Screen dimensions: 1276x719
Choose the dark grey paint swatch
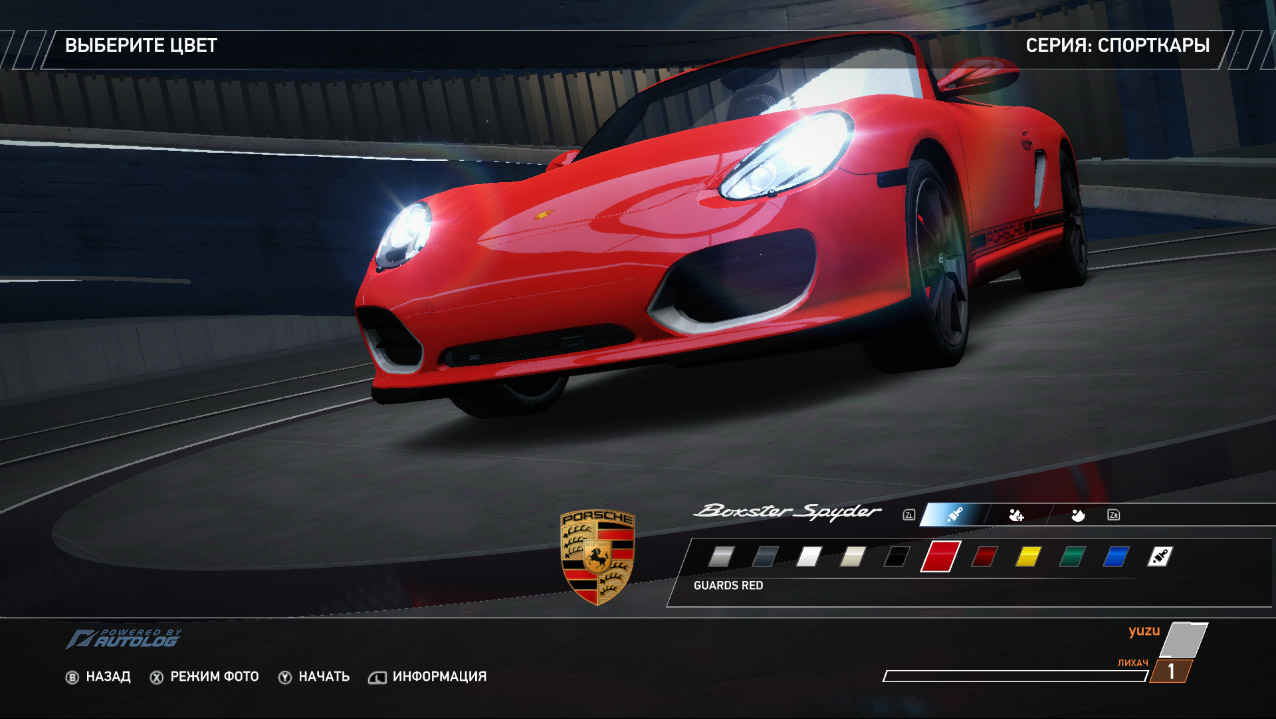click(765, 556)
